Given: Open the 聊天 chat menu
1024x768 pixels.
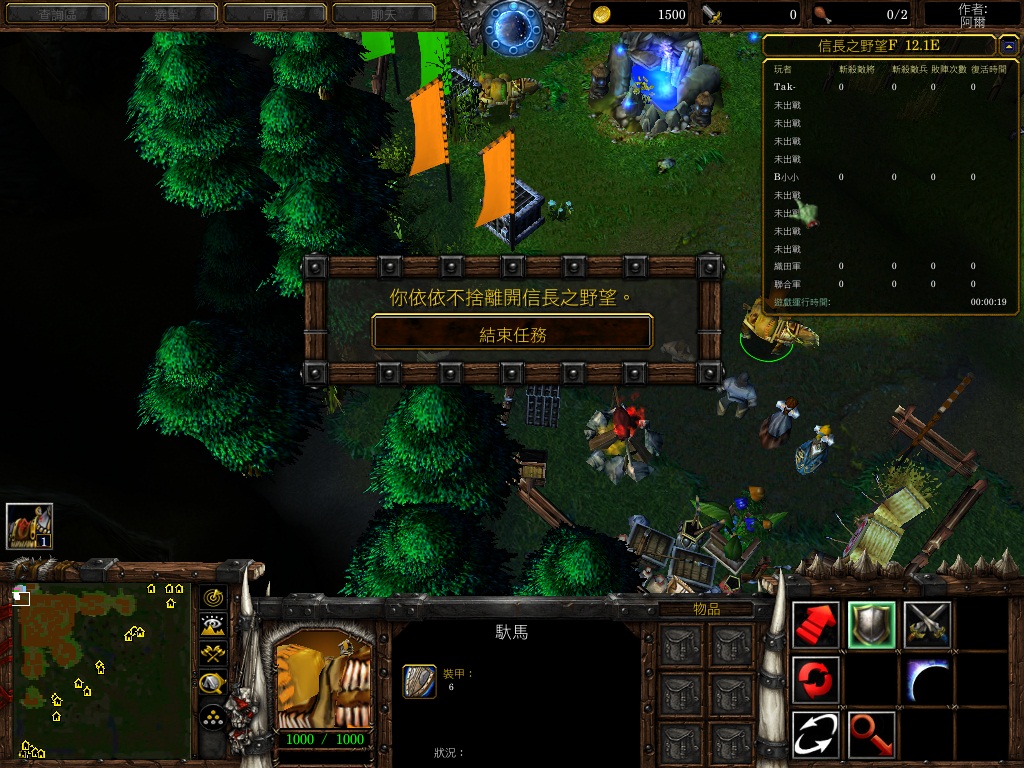Looking at the screenshot, I should pyautogui.click(x=383, y=14).
